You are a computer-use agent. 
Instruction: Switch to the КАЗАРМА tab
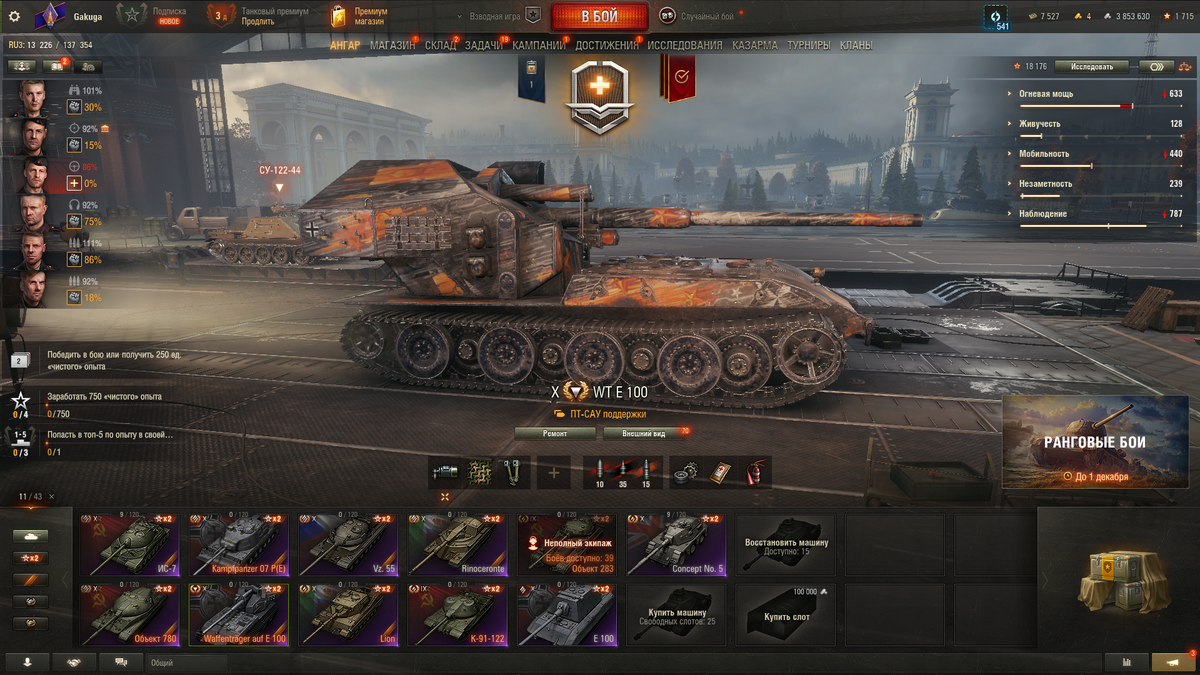point(754,45)
